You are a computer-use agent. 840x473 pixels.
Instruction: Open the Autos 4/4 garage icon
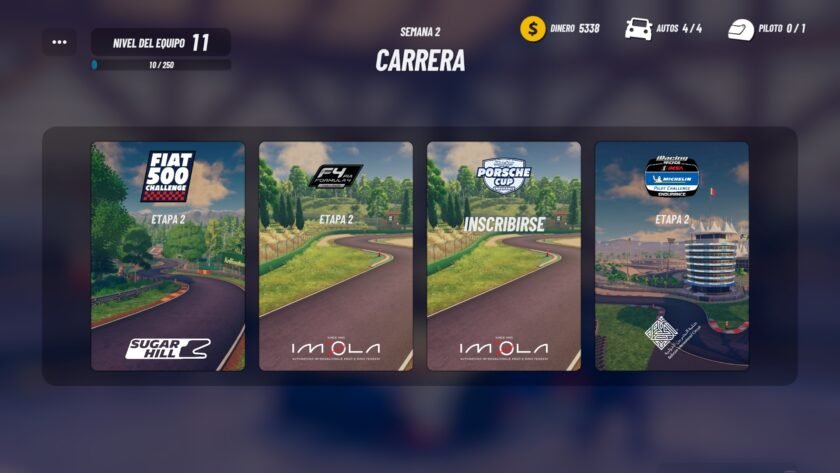638,28
